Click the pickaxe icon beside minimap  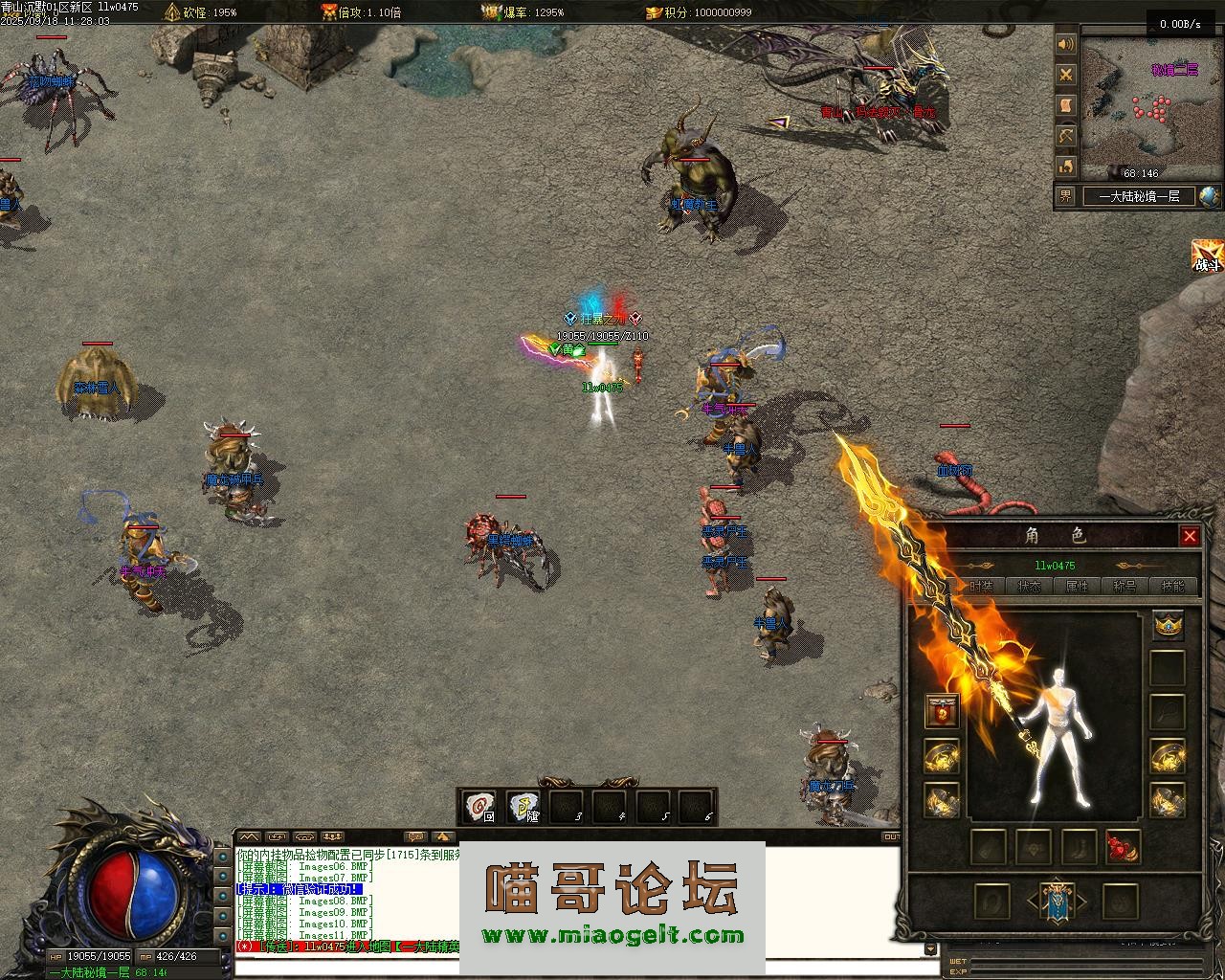pos(1066,137)
